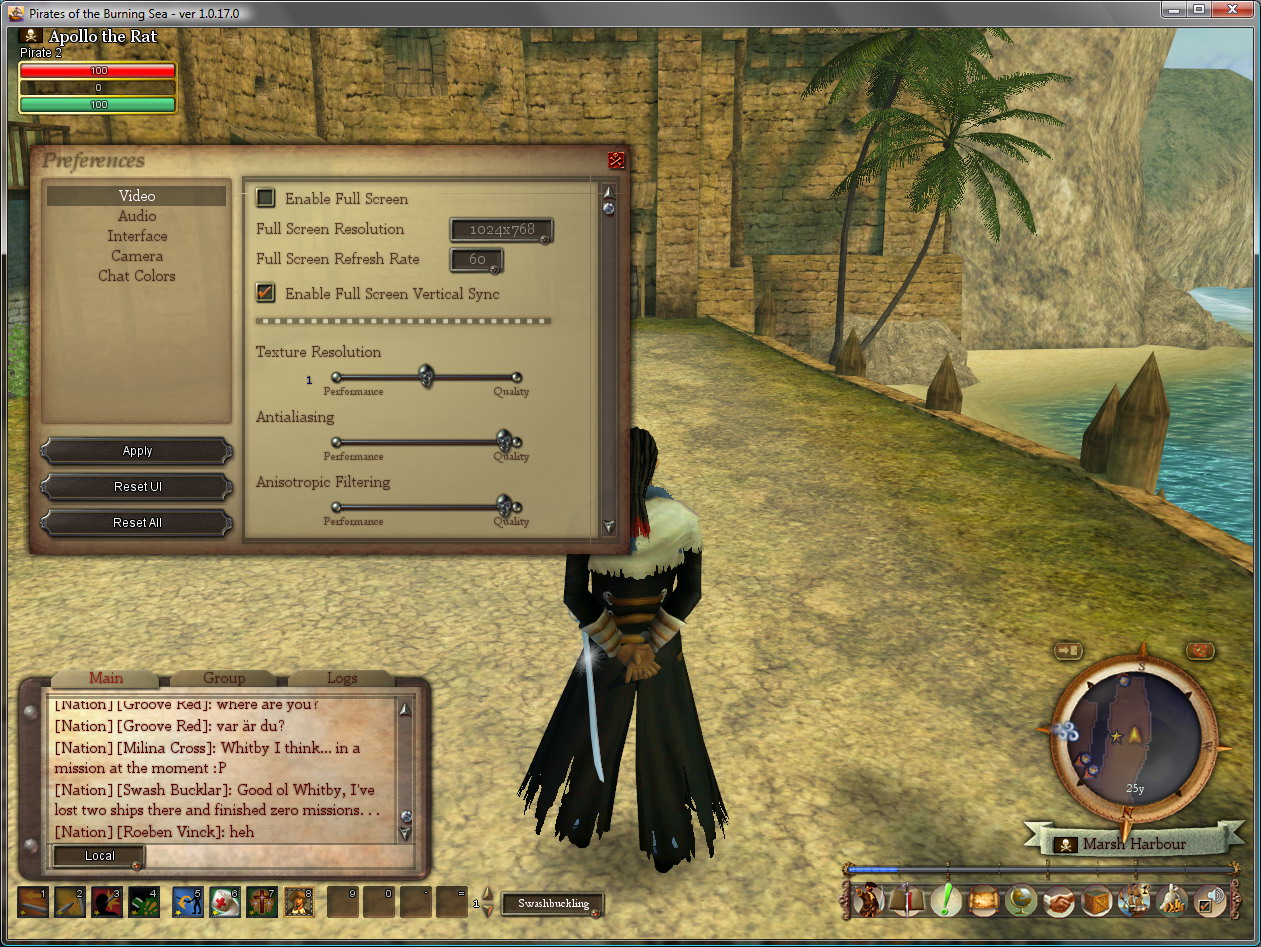Maximize the game window
Screen dimensions: 1261x947
1199,10
